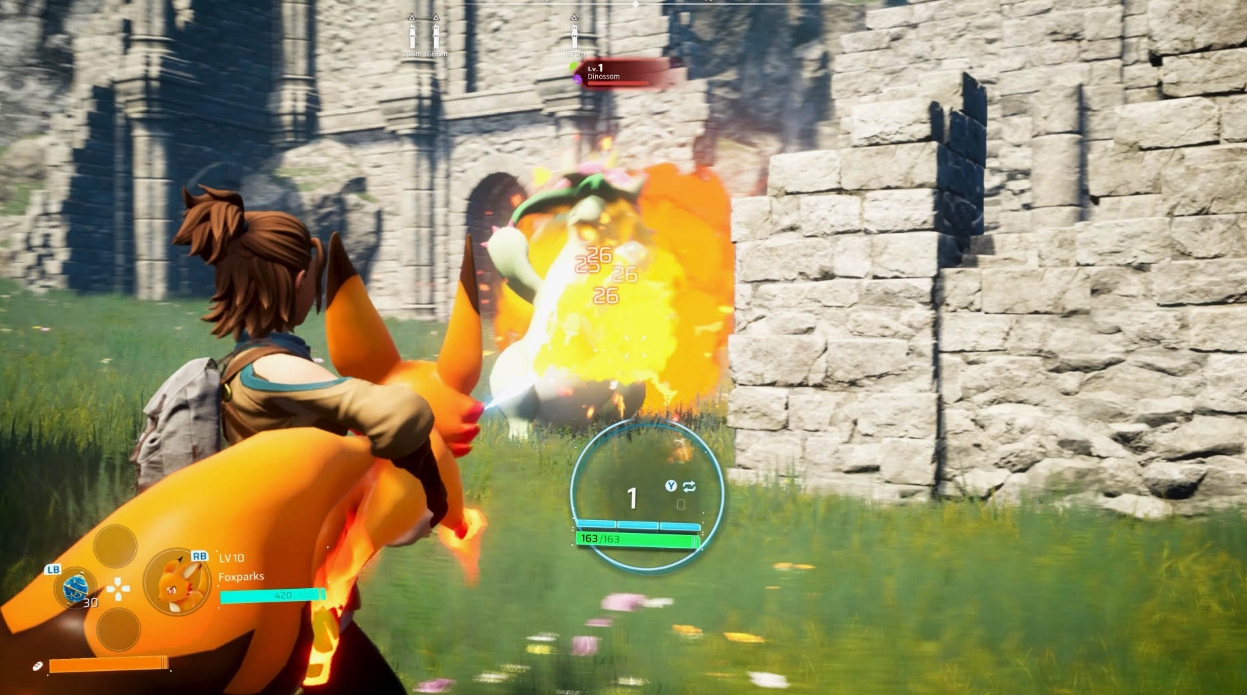Click the purple element icon beside Dinossom
This screenshot has width=1247, height=695.
pyautogui.click(x=577, y=79)
